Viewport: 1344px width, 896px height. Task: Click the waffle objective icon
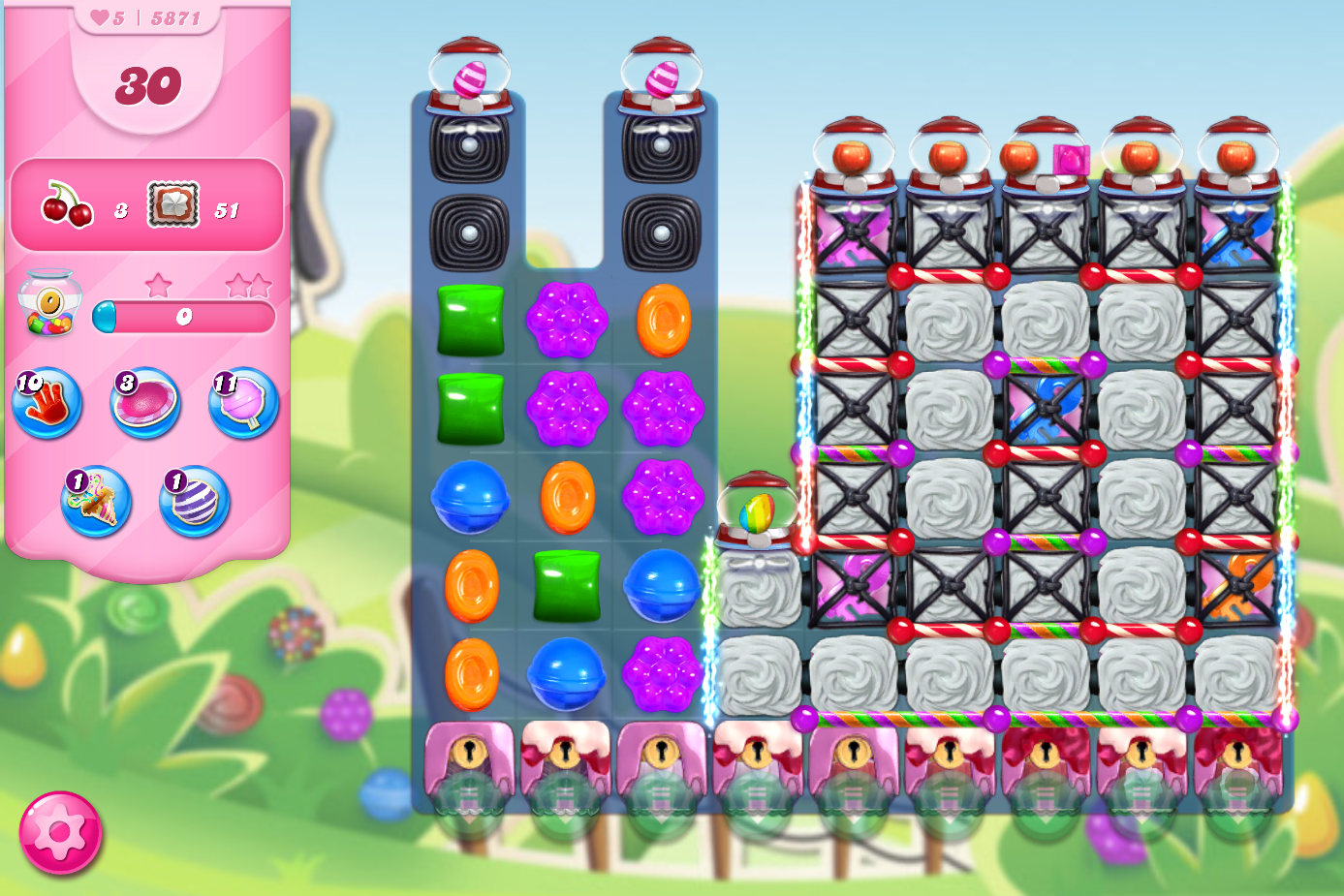(x=172, y=204)
